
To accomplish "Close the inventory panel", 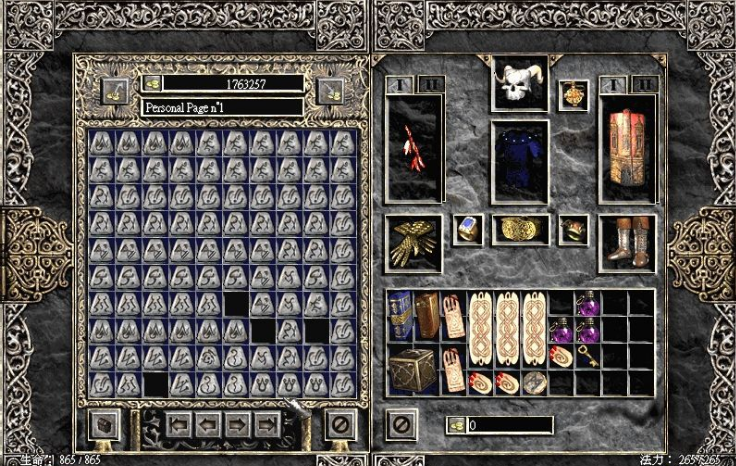I will [401, 424].
